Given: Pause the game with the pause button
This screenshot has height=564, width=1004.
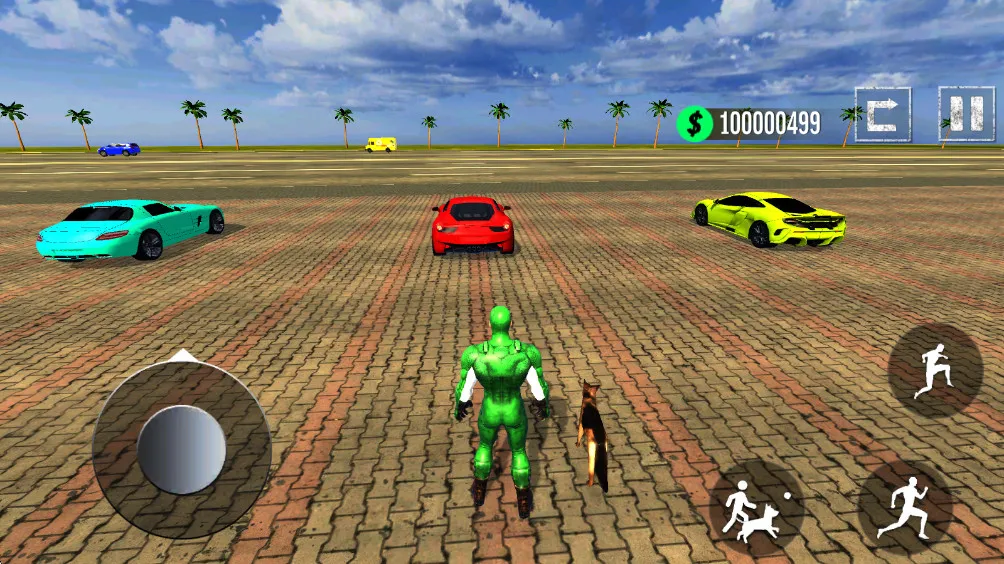Looking at the screenshot, I should [x=966, y=114].
